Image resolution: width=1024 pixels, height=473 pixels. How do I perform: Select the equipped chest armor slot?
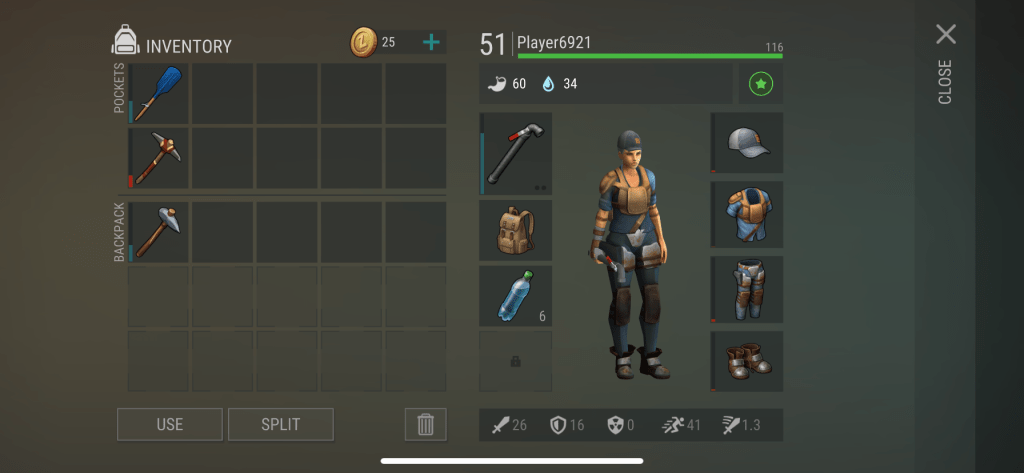click(x=747, y=214)
